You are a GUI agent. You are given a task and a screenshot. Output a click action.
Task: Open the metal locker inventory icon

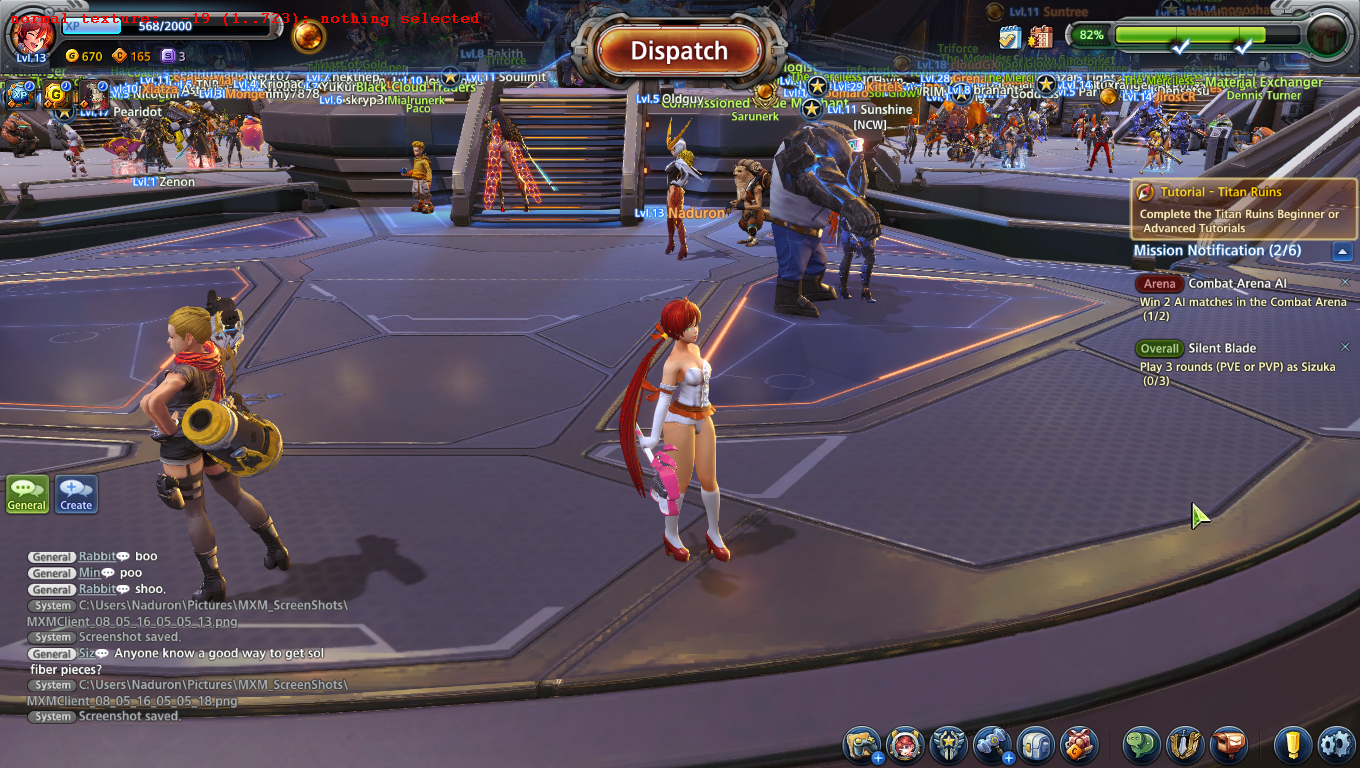tap(1036, 745)
